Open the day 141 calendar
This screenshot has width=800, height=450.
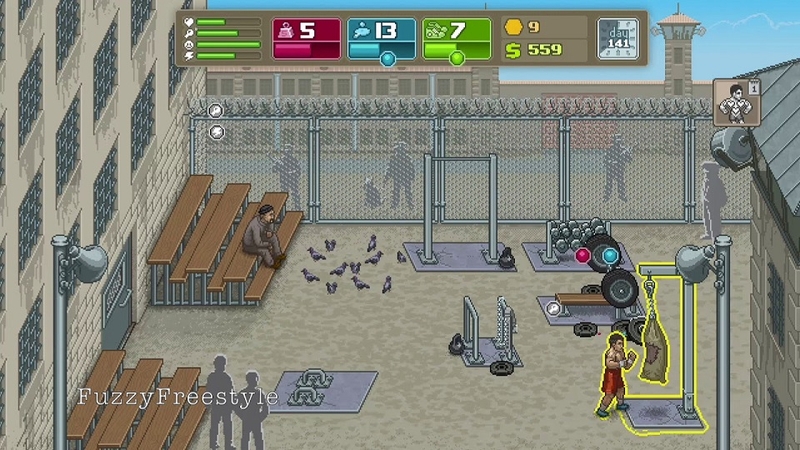617,39
